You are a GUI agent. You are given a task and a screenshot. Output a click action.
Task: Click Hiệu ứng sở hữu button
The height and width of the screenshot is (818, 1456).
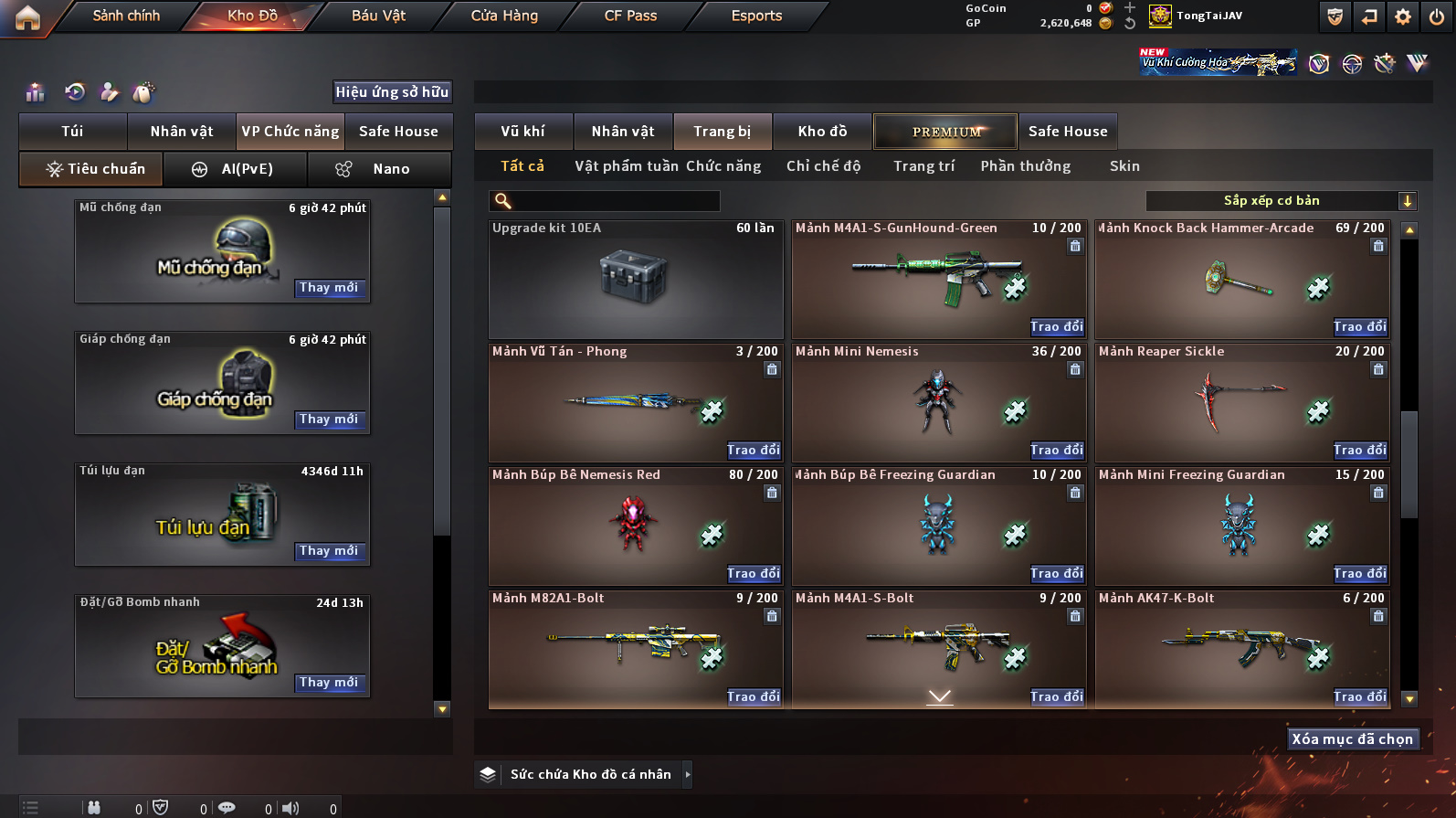pos(392,92)
